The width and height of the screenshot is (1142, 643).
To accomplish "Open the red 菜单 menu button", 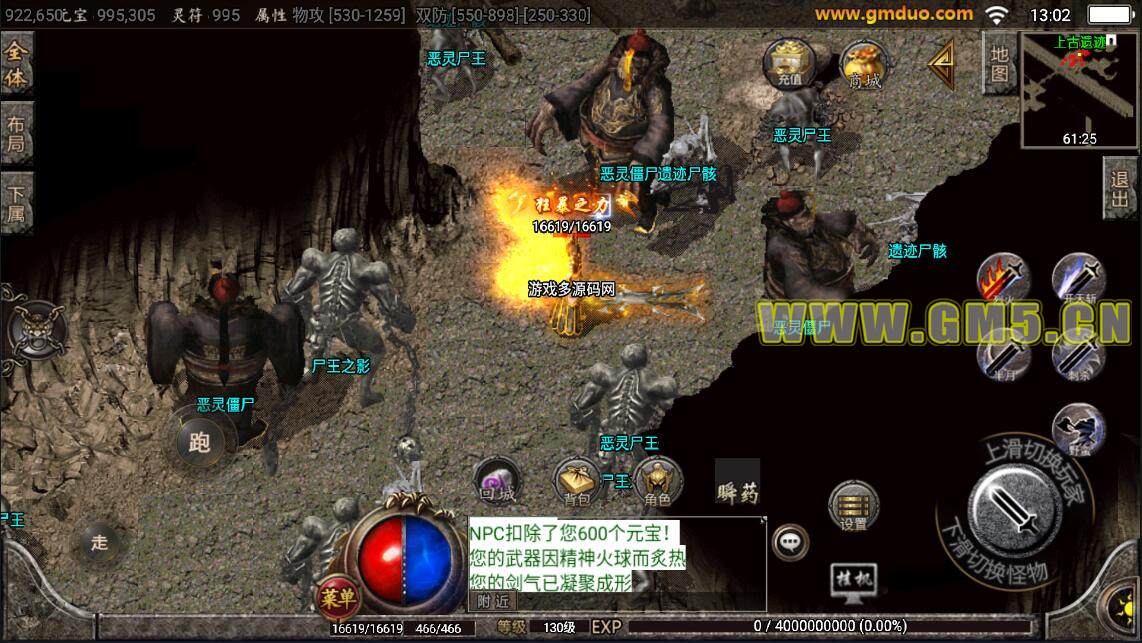I will (x=339, y=598).
